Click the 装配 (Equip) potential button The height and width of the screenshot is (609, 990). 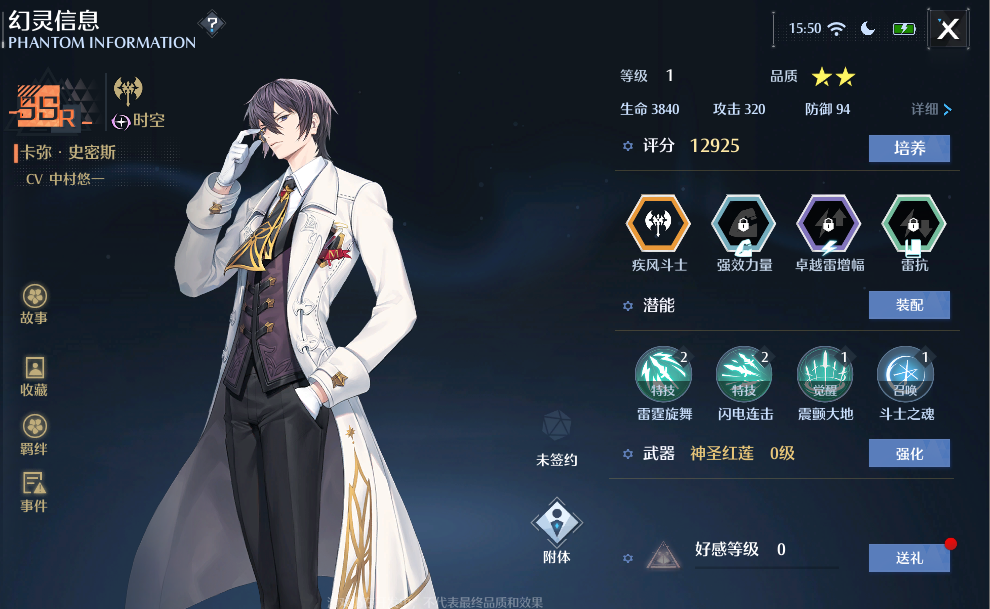tap(909, 305)
